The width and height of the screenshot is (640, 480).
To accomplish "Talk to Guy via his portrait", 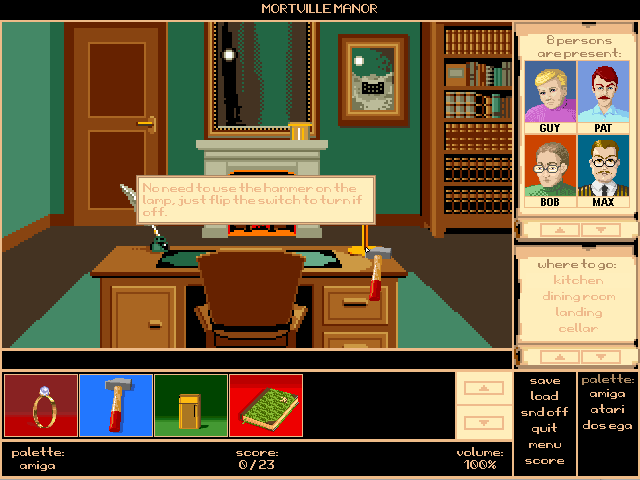I will tap(548, 96).
